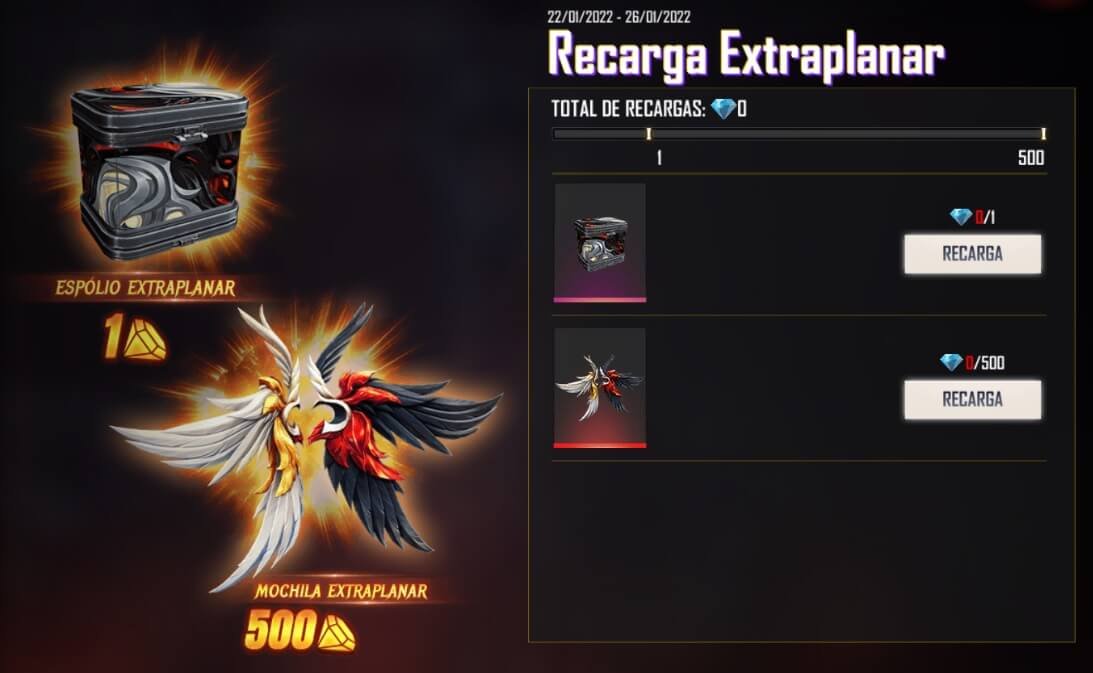Click Recarga button for the 500-diamond reward
This screenshot has width=1093, height=673.
(x=972, y=399)
